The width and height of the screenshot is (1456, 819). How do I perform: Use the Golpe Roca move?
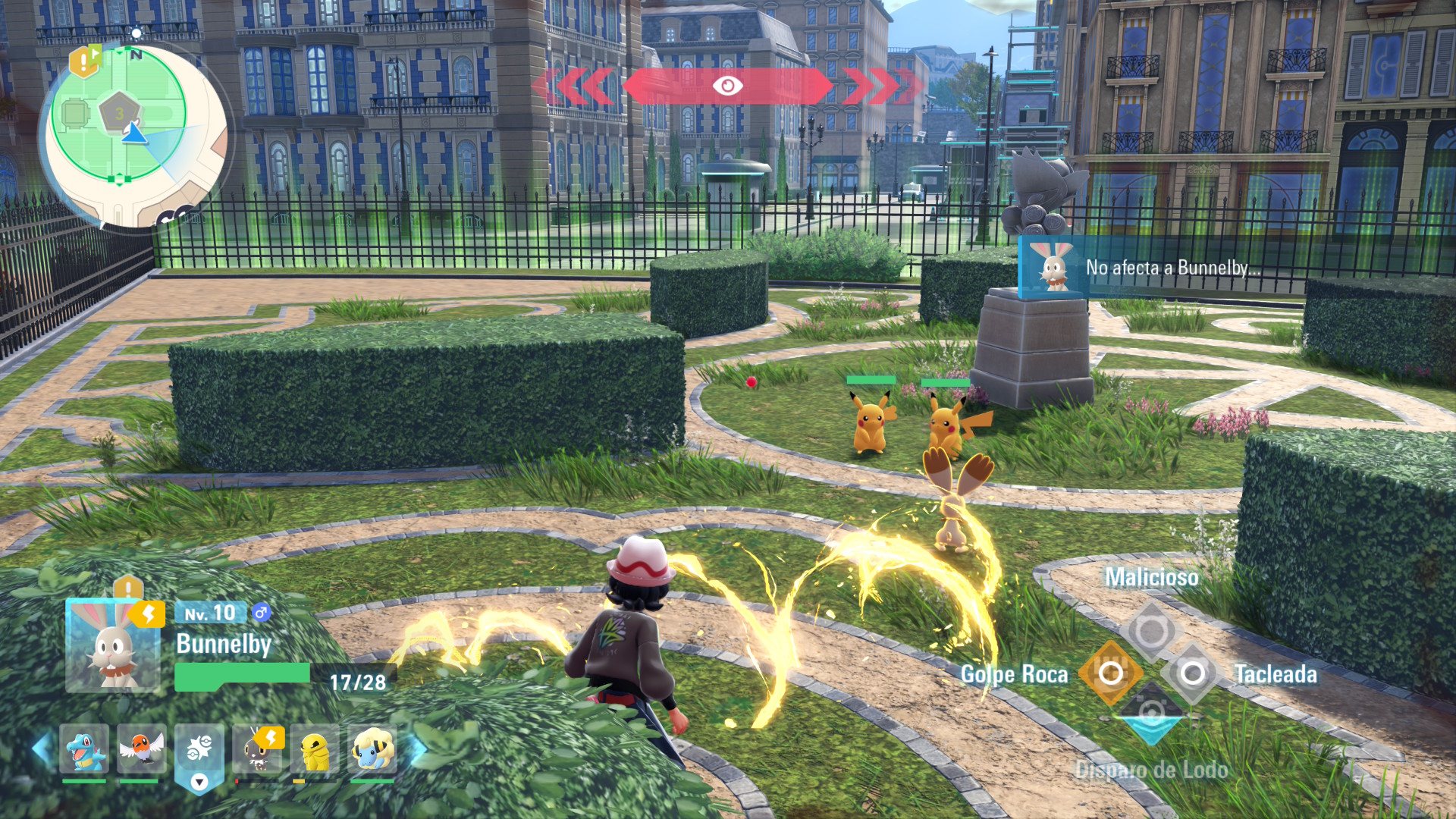[1110, 673]
